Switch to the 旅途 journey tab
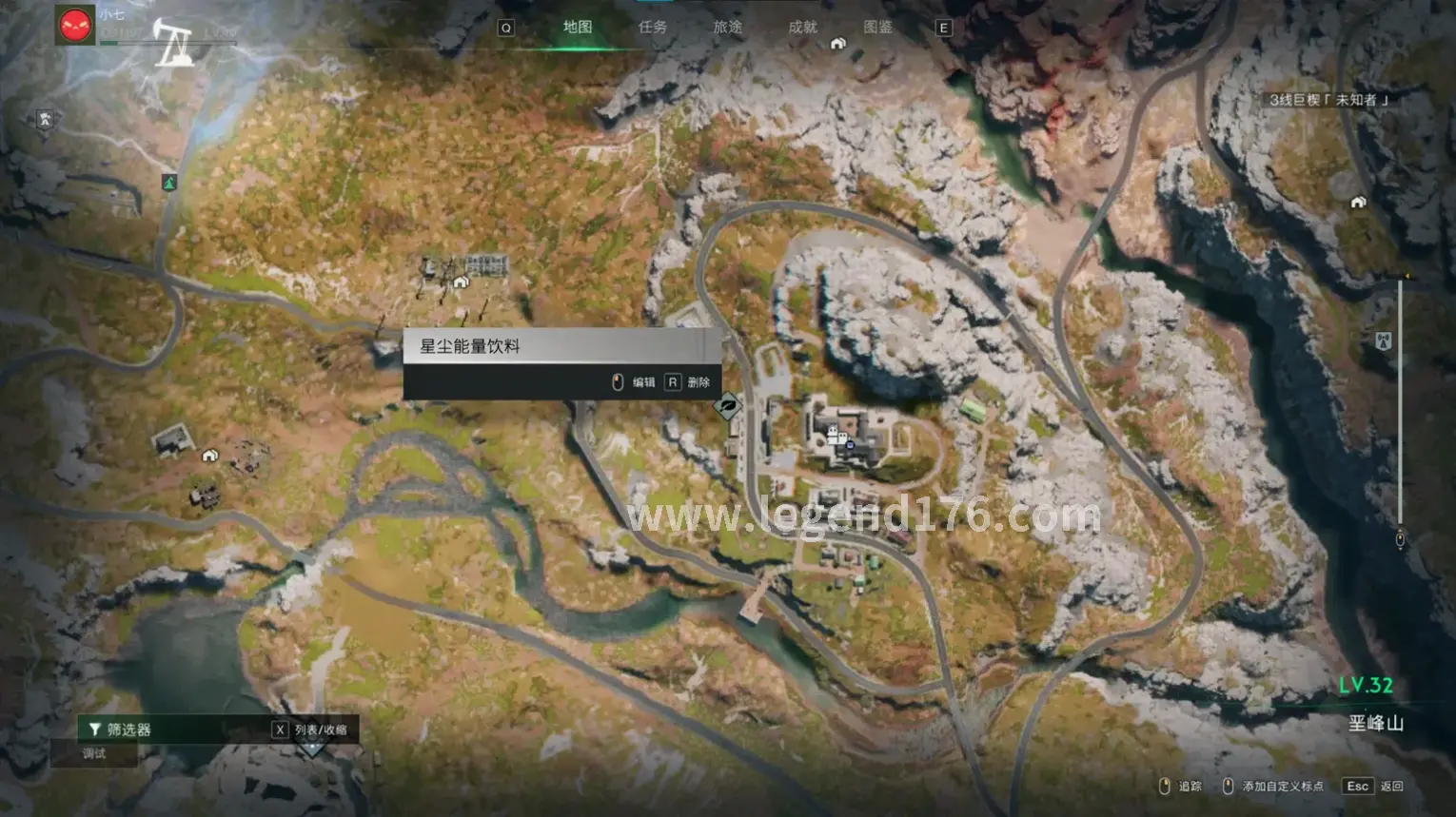 [x=728, y=27]
